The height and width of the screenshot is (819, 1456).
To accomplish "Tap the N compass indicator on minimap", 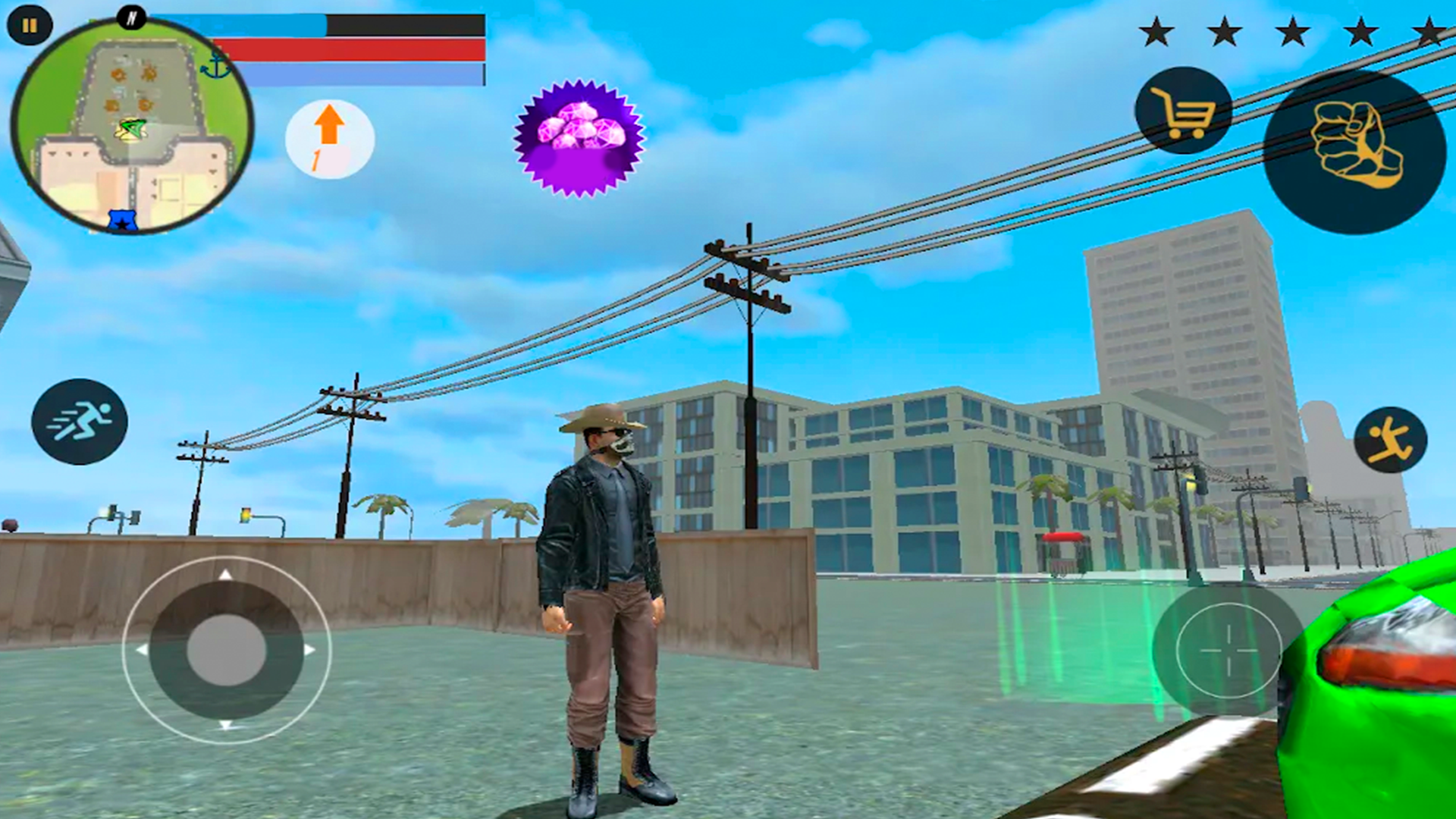I will 133,17.
